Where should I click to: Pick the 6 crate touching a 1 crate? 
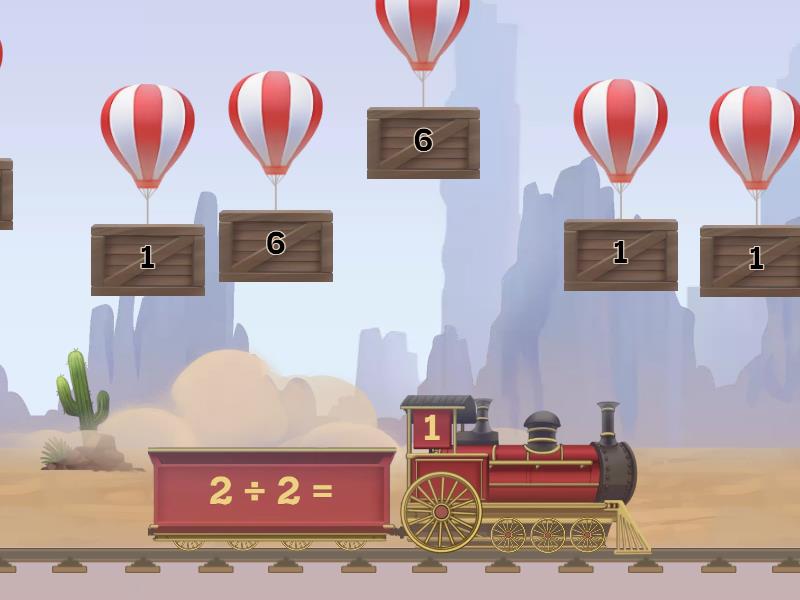pos(275,245)
